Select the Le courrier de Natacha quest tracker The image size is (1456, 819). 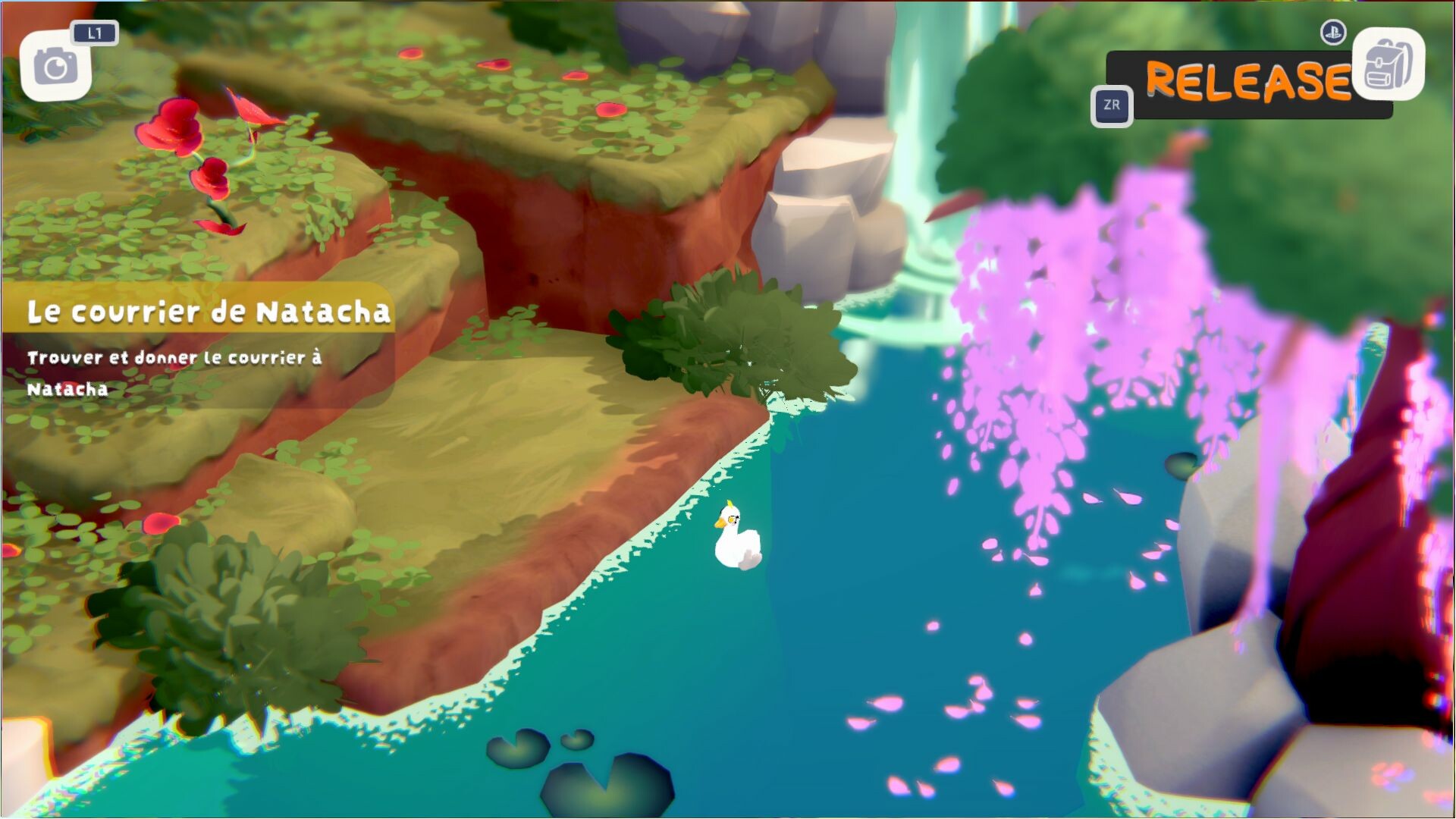tap(209, 312)
